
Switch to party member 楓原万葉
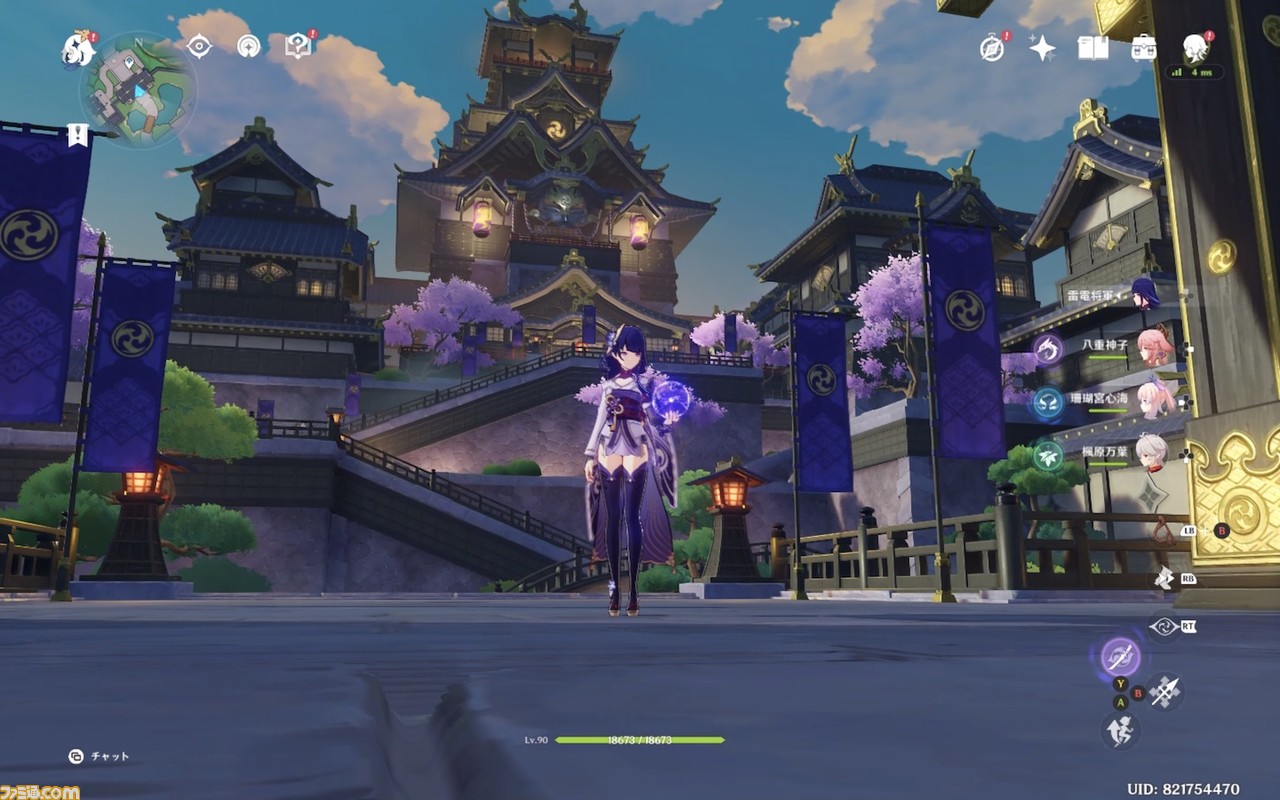1150,451
